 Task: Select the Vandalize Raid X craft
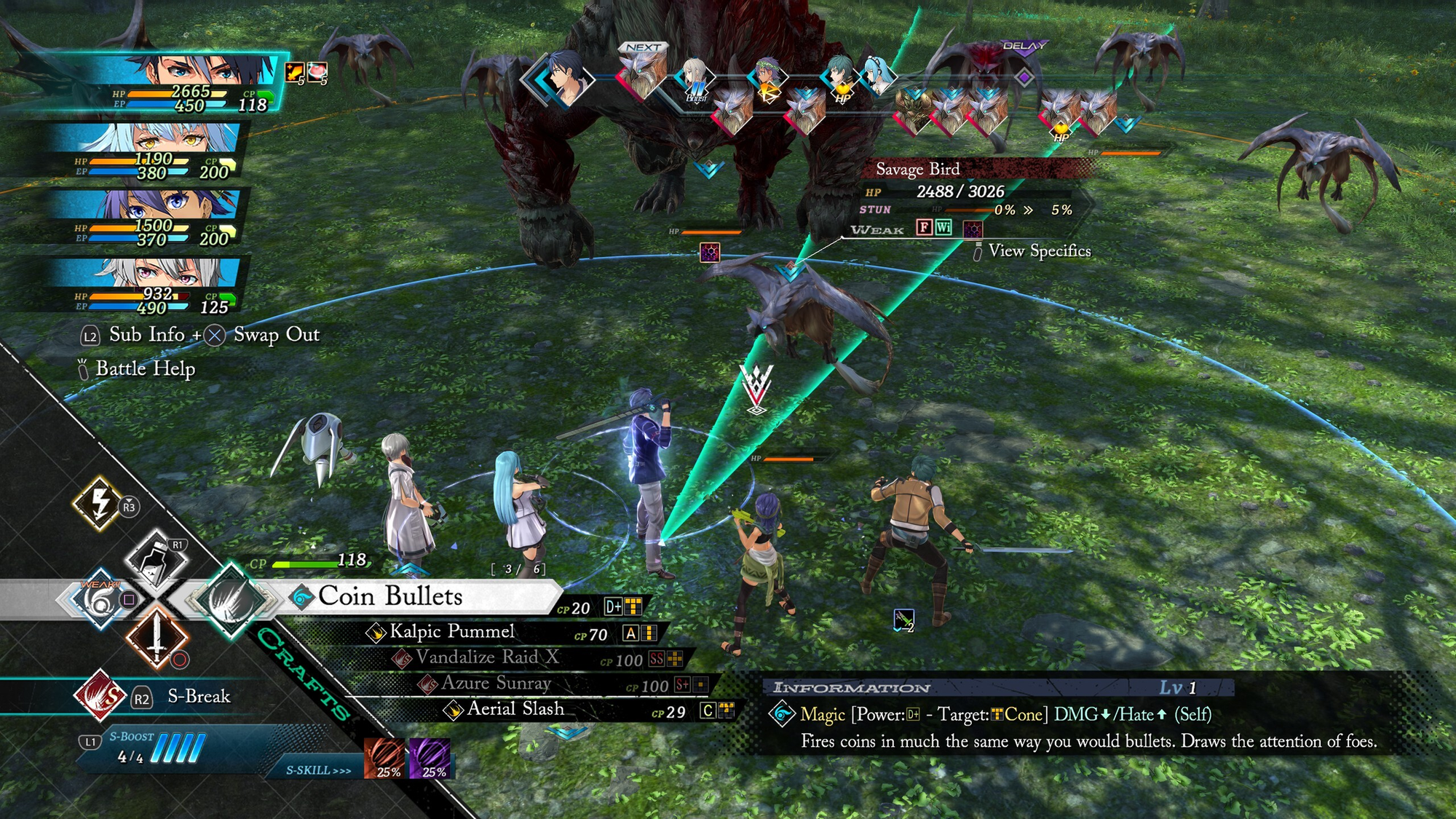point(486,658)
